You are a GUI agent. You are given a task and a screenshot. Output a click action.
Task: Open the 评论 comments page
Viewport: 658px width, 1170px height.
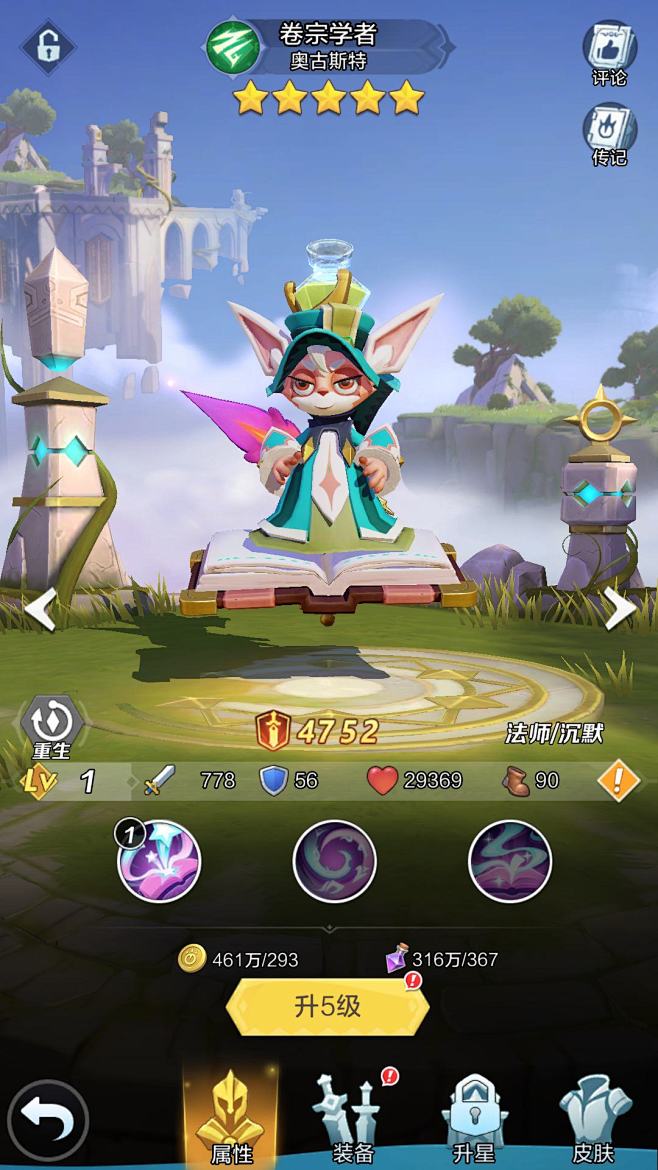[x=609, y=53]
